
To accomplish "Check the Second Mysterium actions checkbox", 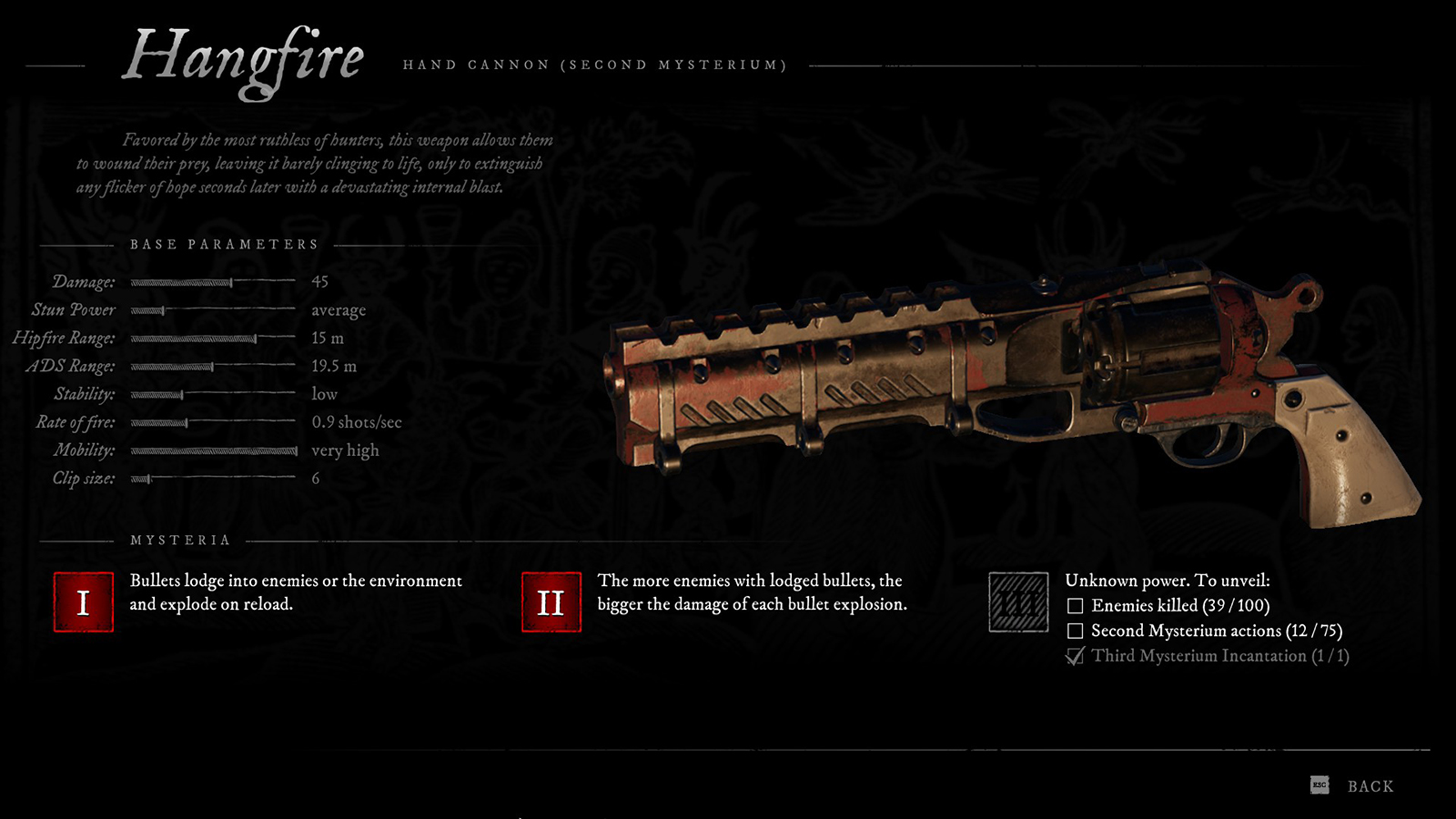I will 1075,629.
